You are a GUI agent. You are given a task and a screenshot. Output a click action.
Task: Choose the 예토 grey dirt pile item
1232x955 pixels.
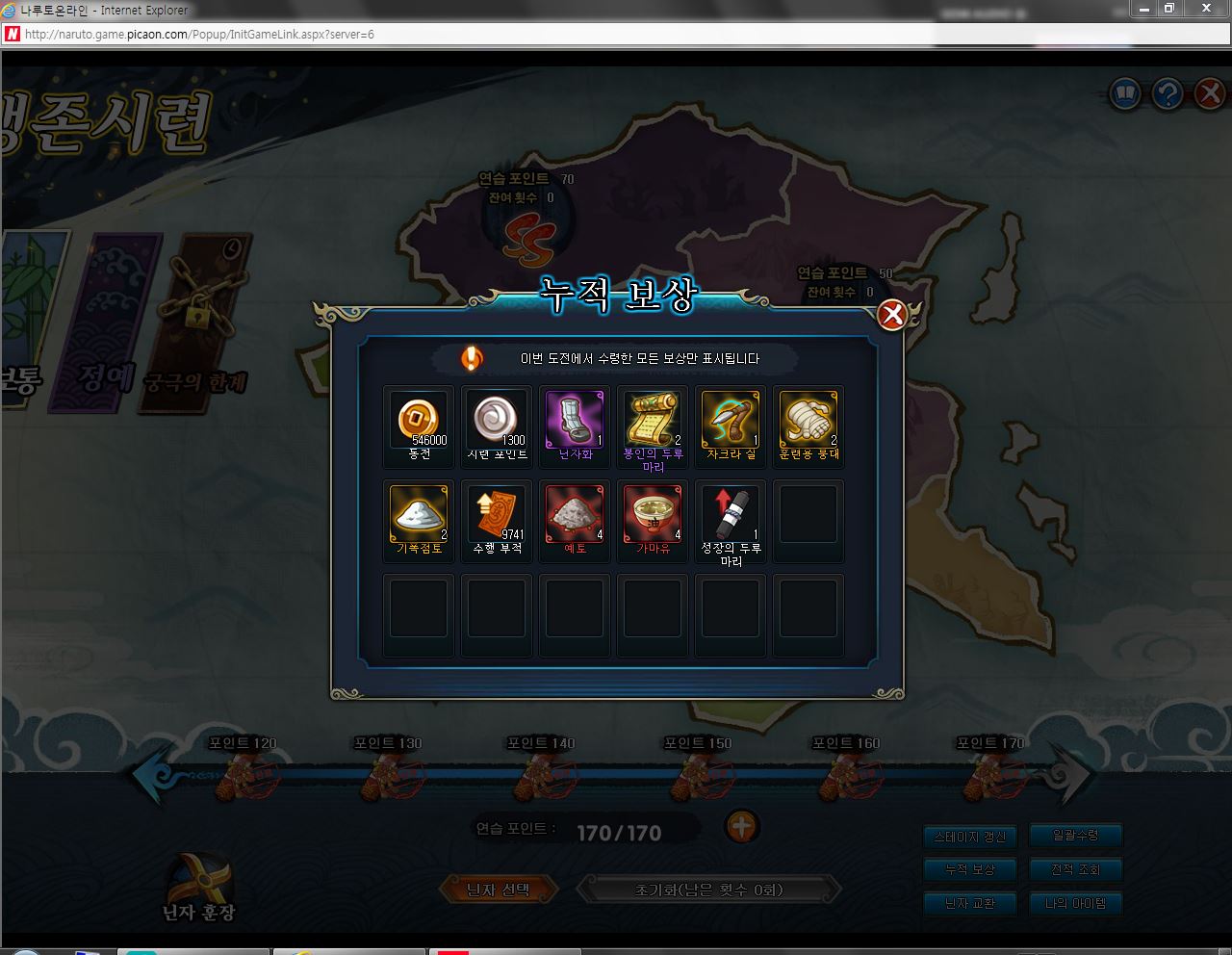coord(575,514)
